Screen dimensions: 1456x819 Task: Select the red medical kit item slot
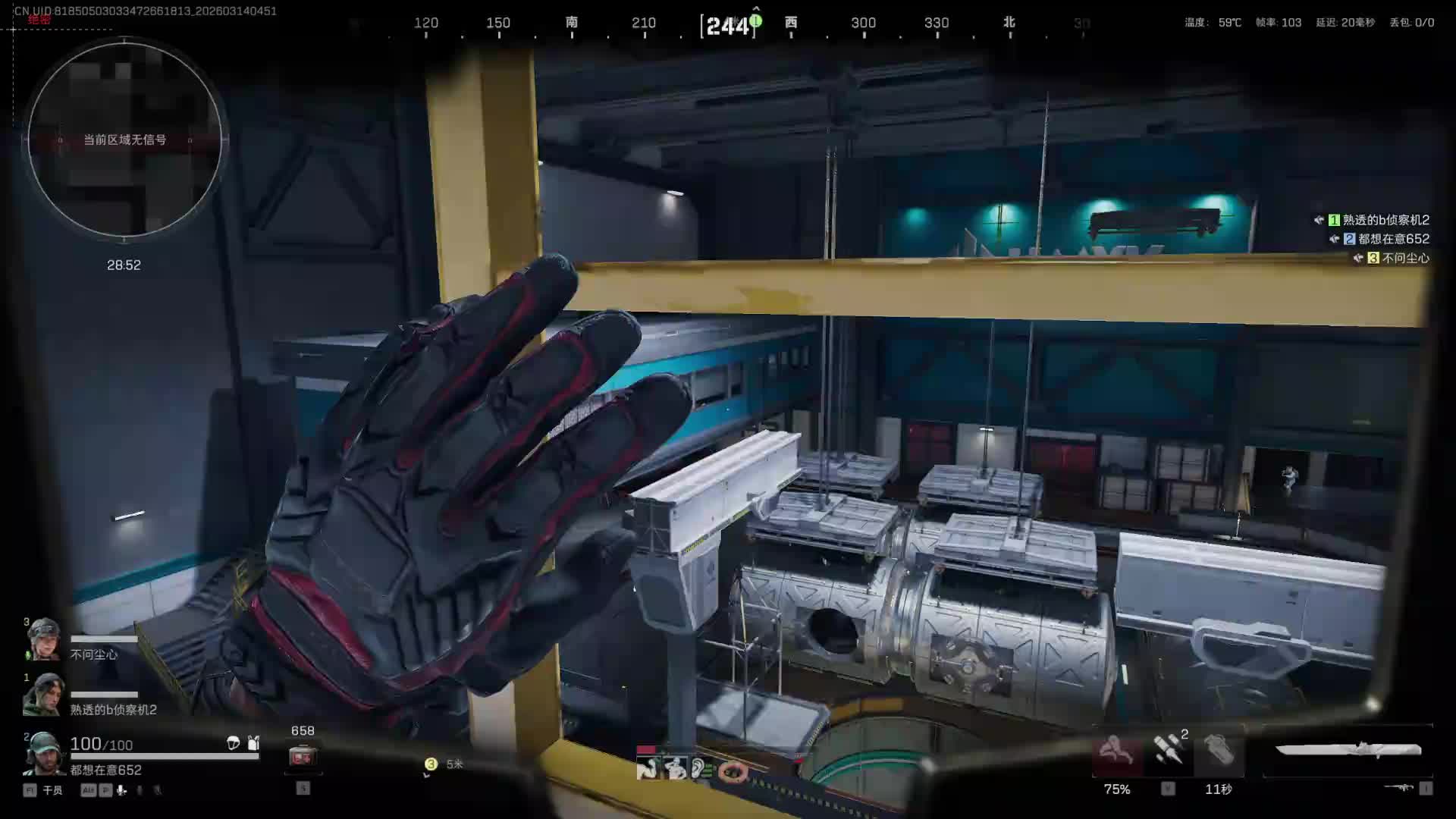pyautogui.click(x=303, y=756)
